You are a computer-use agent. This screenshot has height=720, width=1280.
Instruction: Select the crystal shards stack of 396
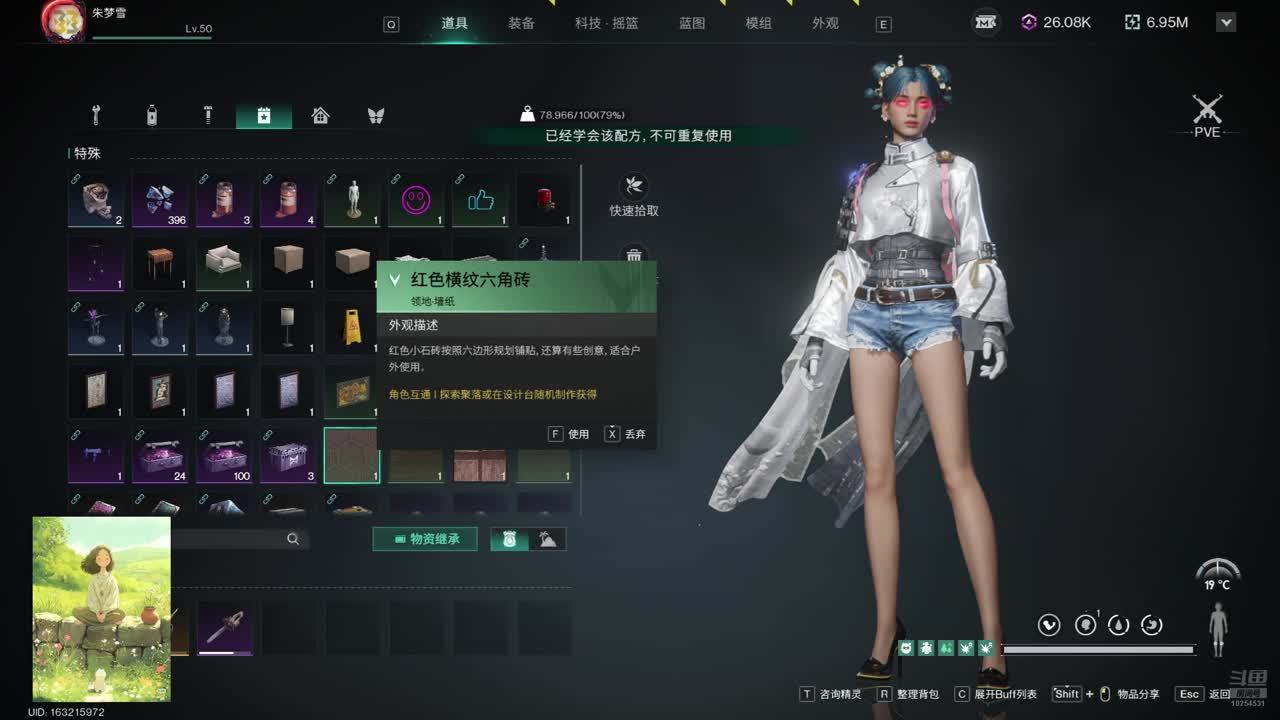160,199
